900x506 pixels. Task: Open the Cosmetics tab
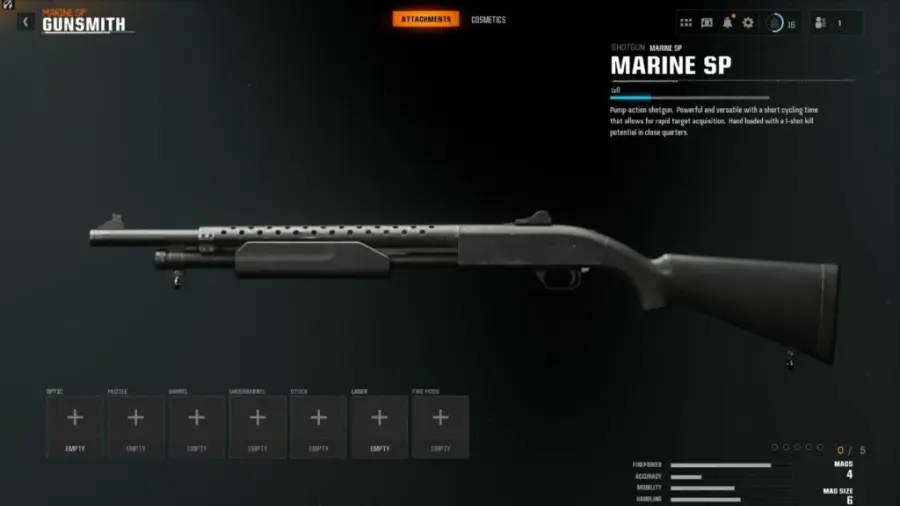pos(489,20)
